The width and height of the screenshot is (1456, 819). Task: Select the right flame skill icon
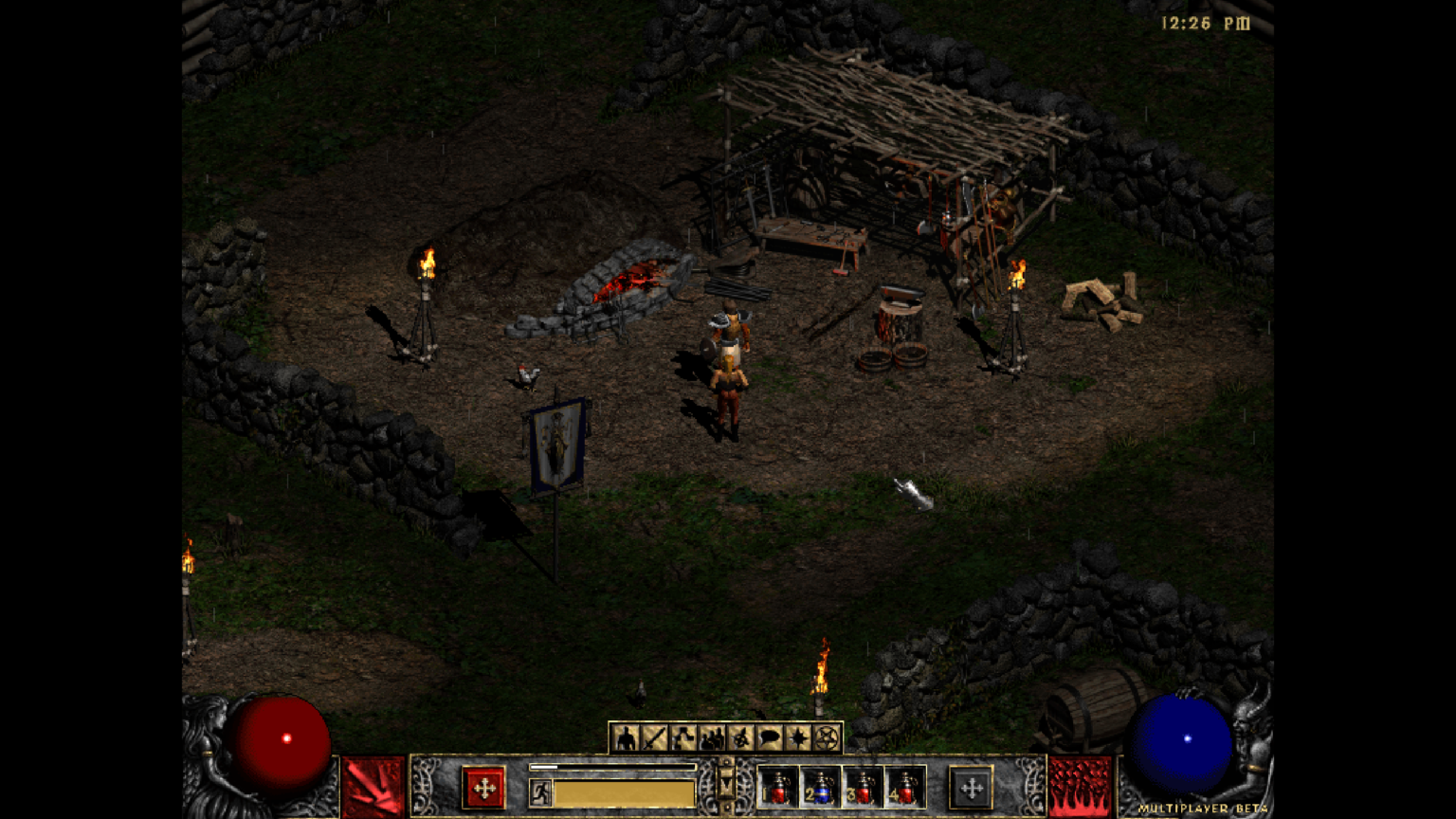click(1079, 787)
